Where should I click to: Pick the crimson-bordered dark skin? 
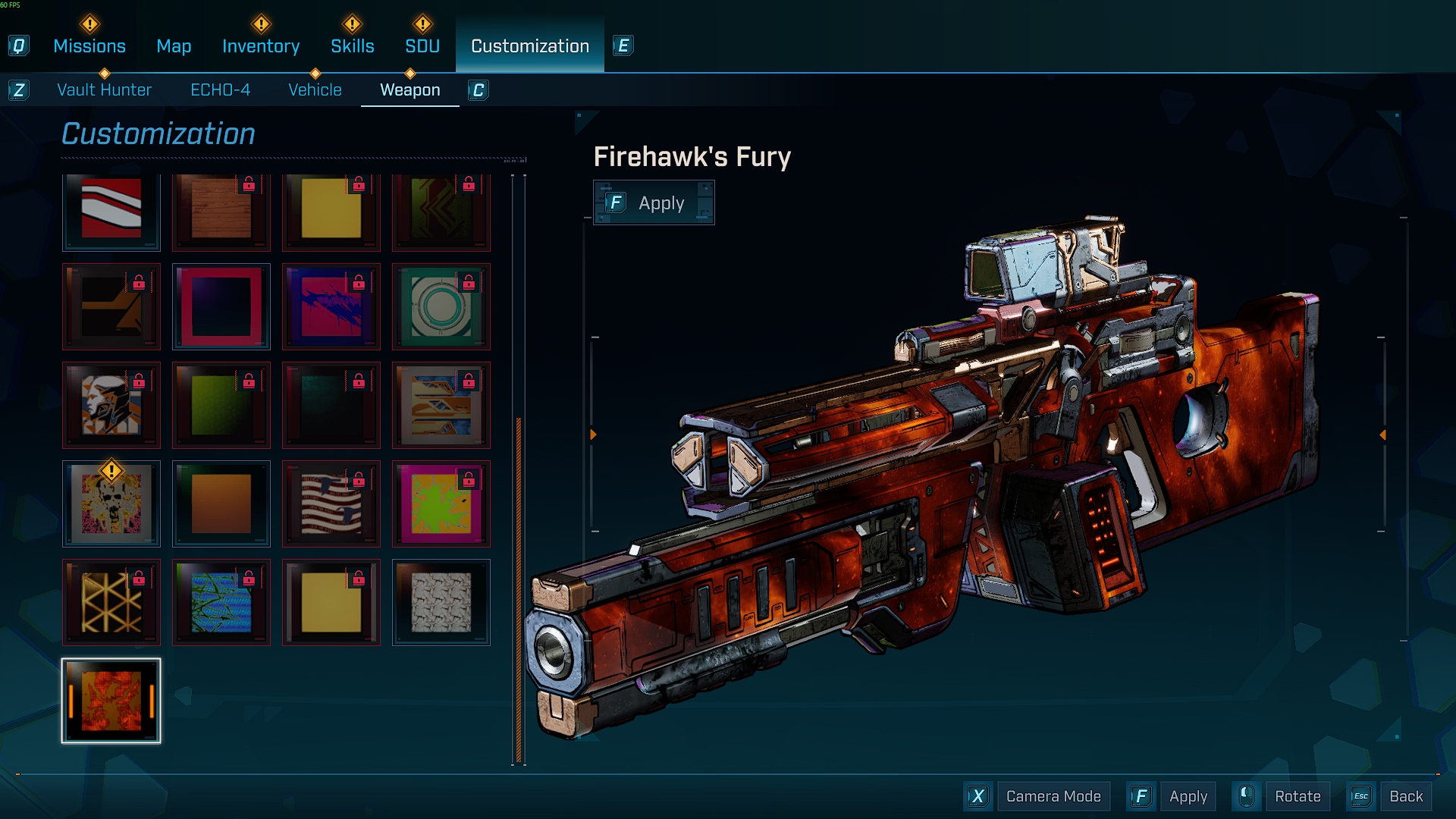click(x=221, y=306)
